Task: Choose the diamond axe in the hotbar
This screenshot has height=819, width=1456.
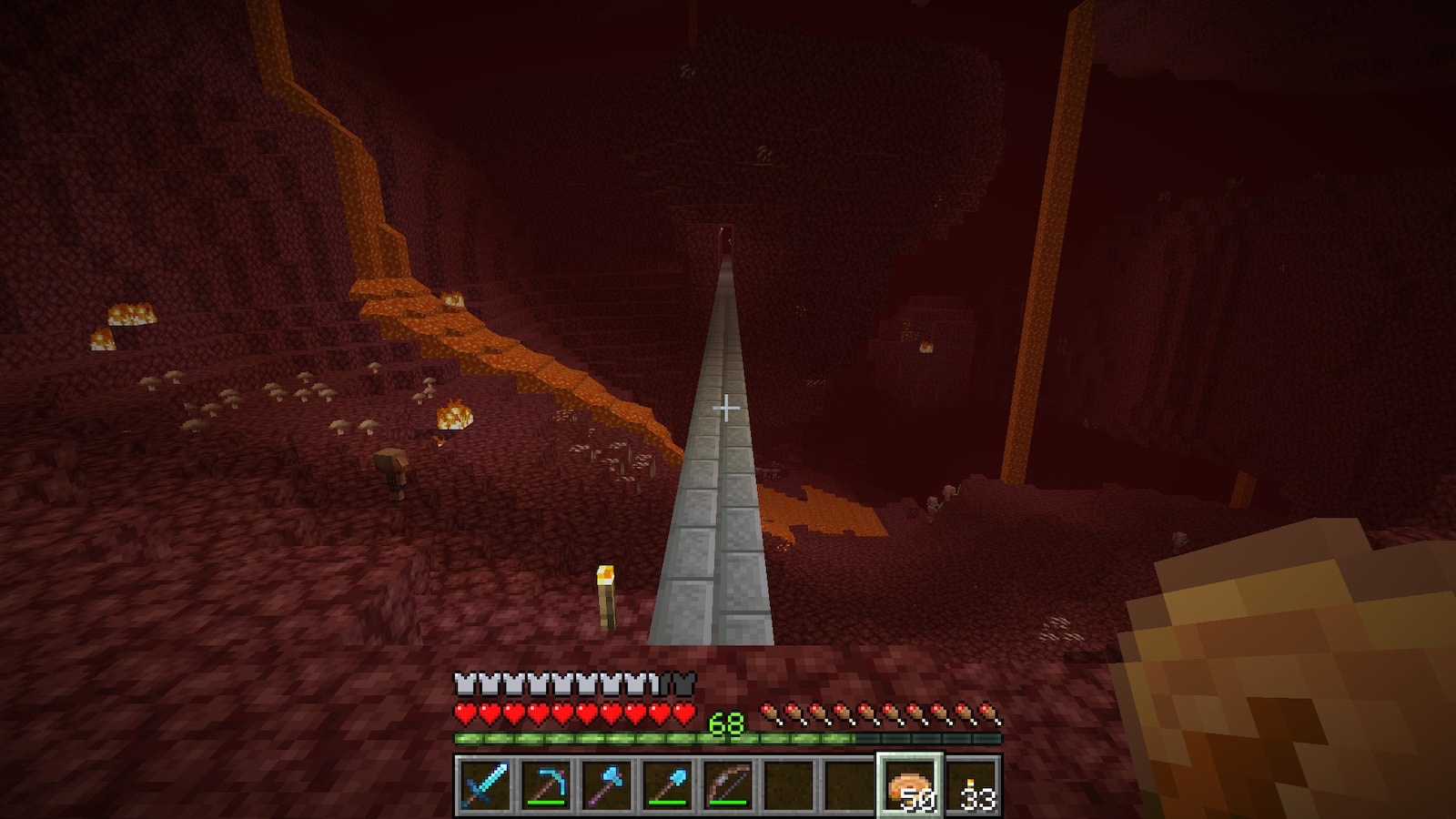Action: [607, 784]
